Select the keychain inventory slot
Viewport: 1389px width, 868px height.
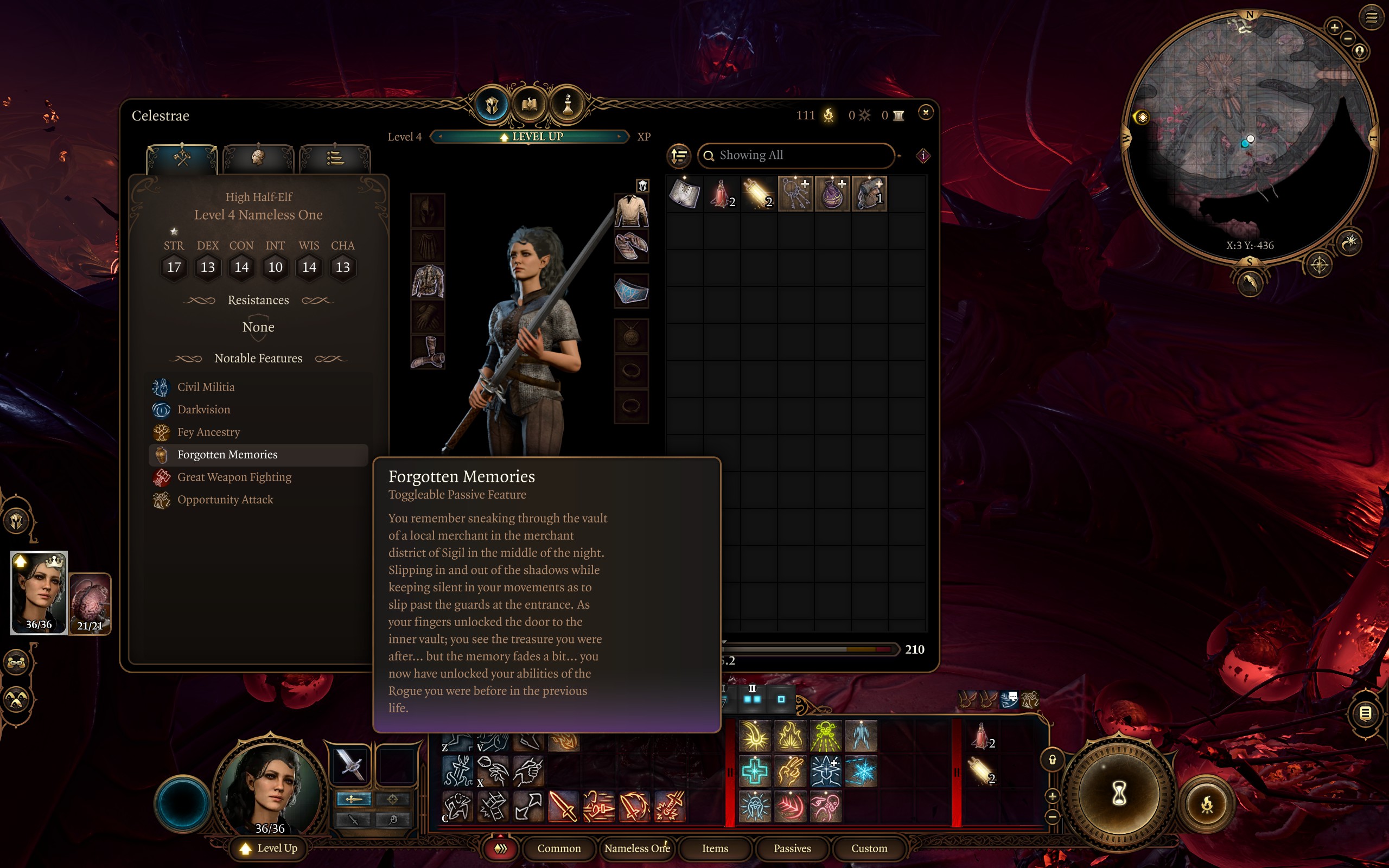click(x=795, y=194)
